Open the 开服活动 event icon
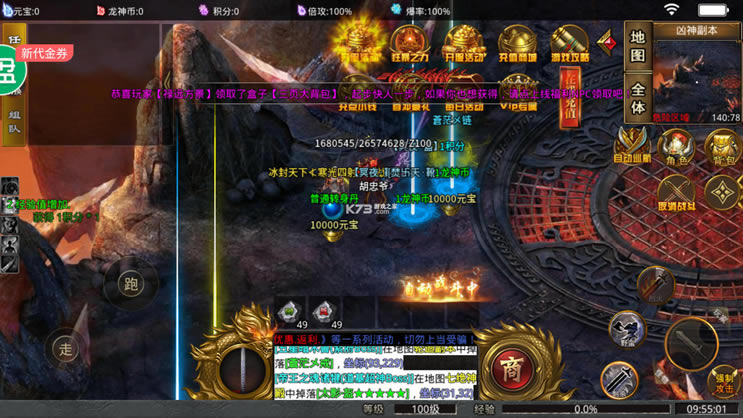Viewport: 743px width, 418px height. pos(464,46)
